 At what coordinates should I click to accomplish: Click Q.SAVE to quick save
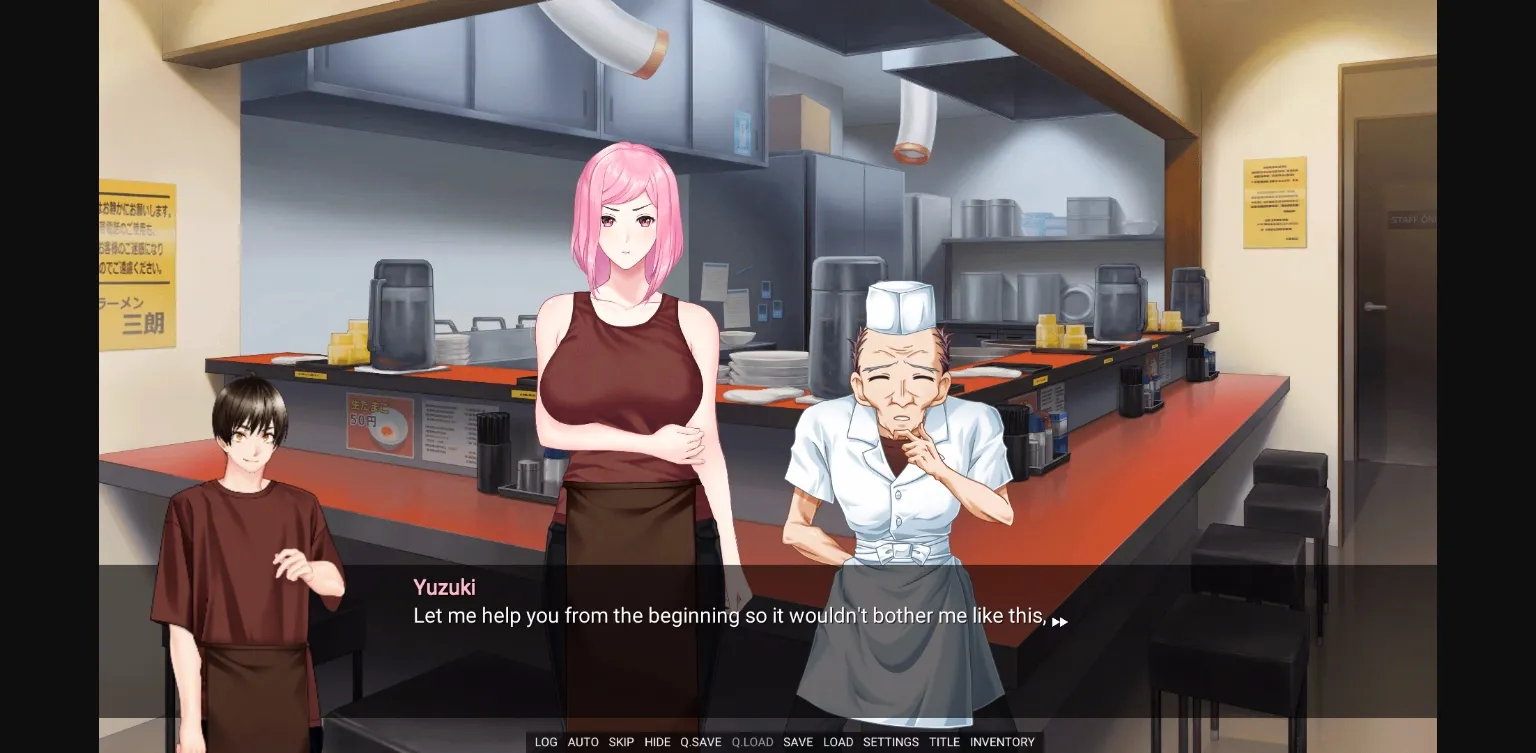point(699,742)
